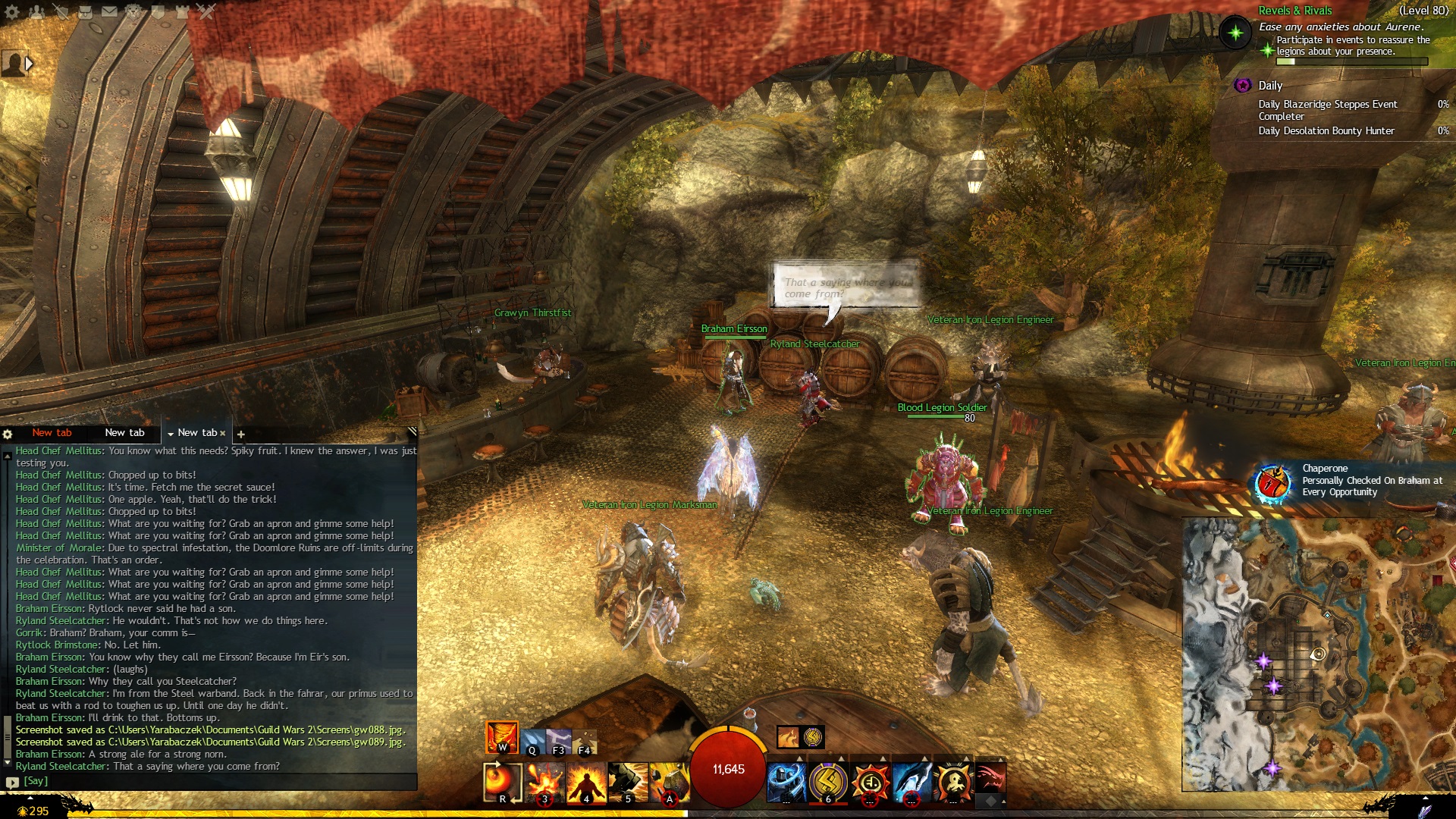Open the lion Black Lion Trading icon
The image size is (1456, 819).
[133, 11]
